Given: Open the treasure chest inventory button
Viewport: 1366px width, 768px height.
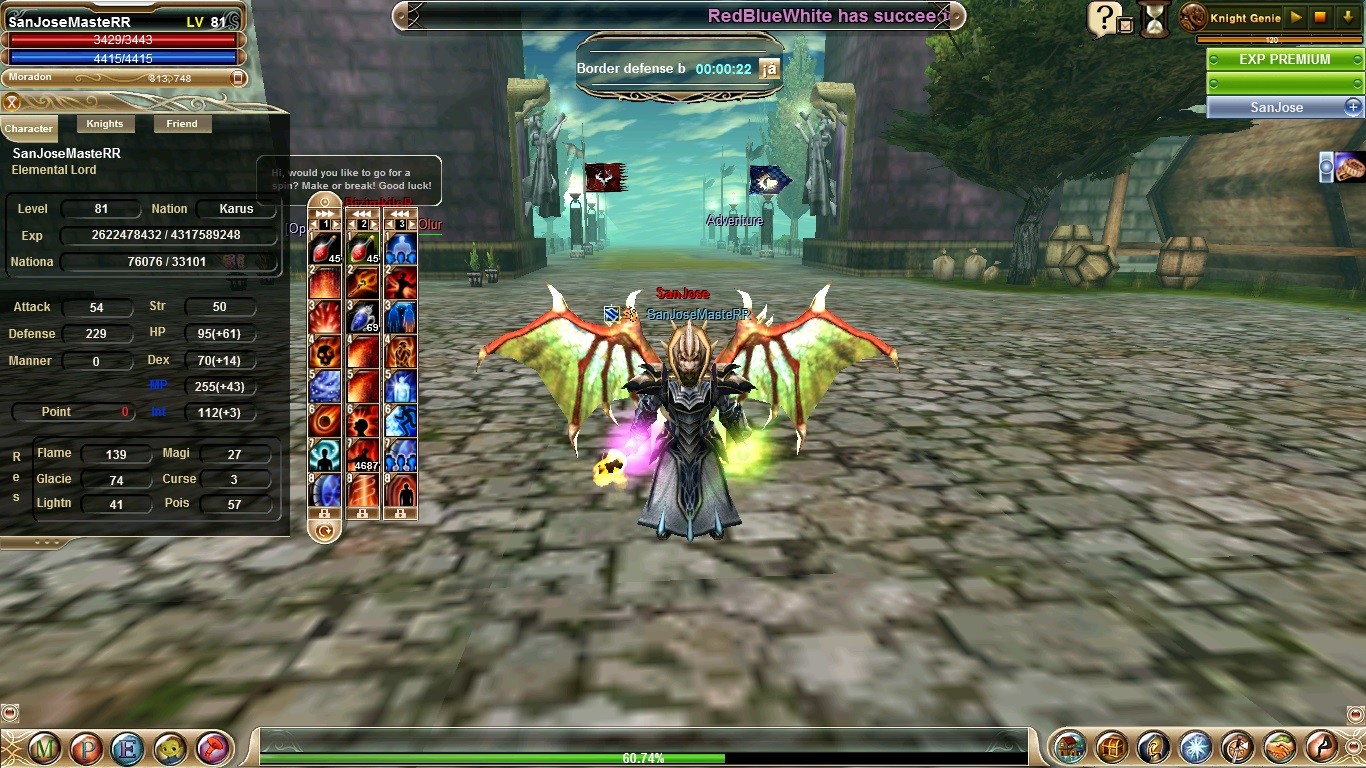Looking at the screenshot, I should (1112, 747).
